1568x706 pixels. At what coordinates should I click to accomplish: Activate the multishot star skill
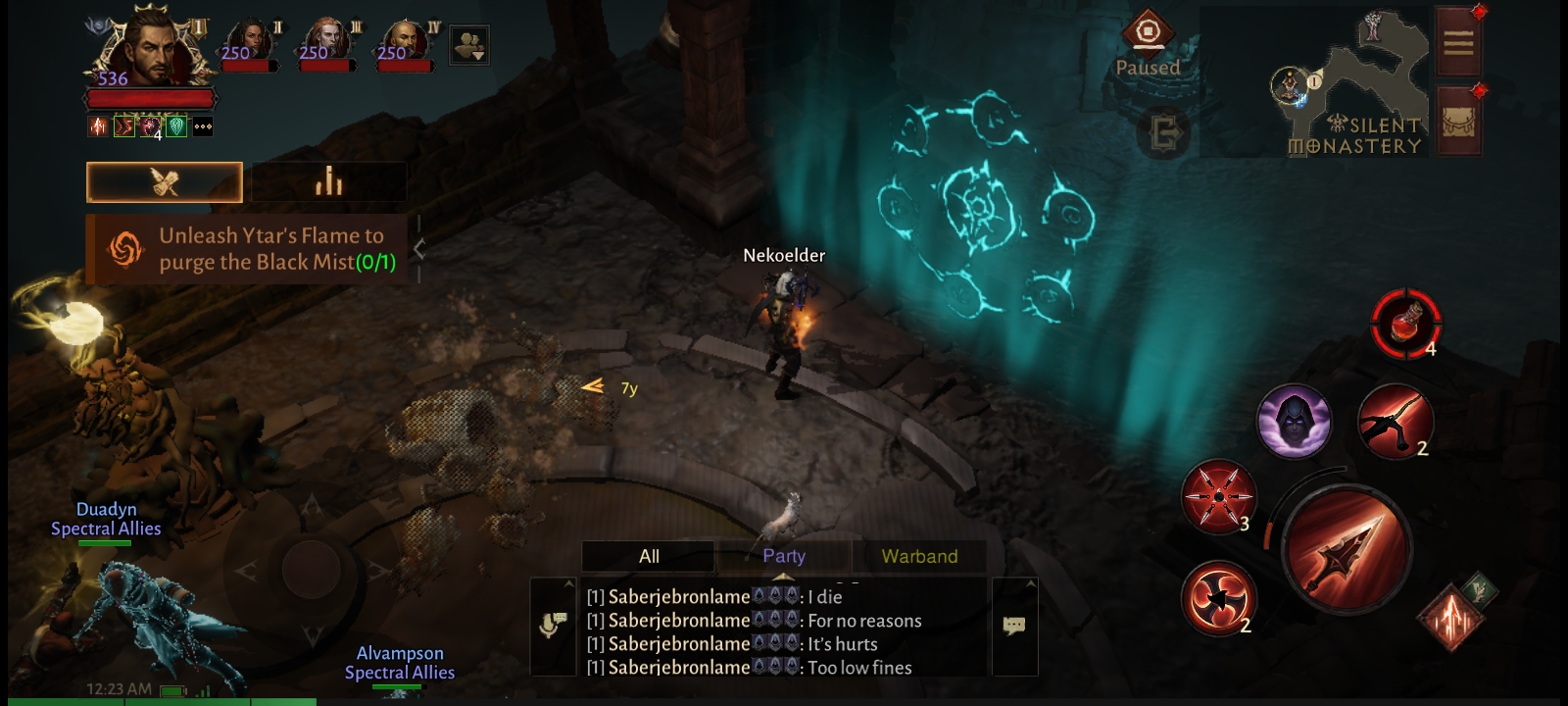tap(1218, 496)
